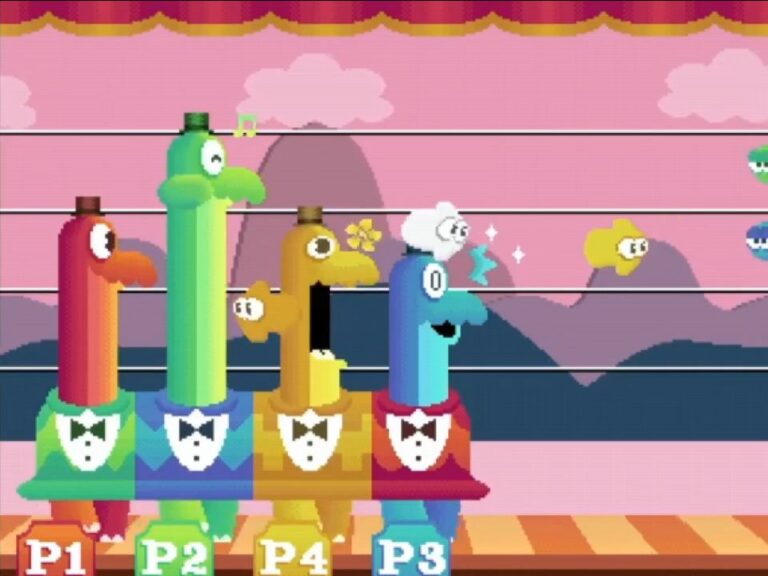Select the red P1 player tag

[x=56, y=553]
